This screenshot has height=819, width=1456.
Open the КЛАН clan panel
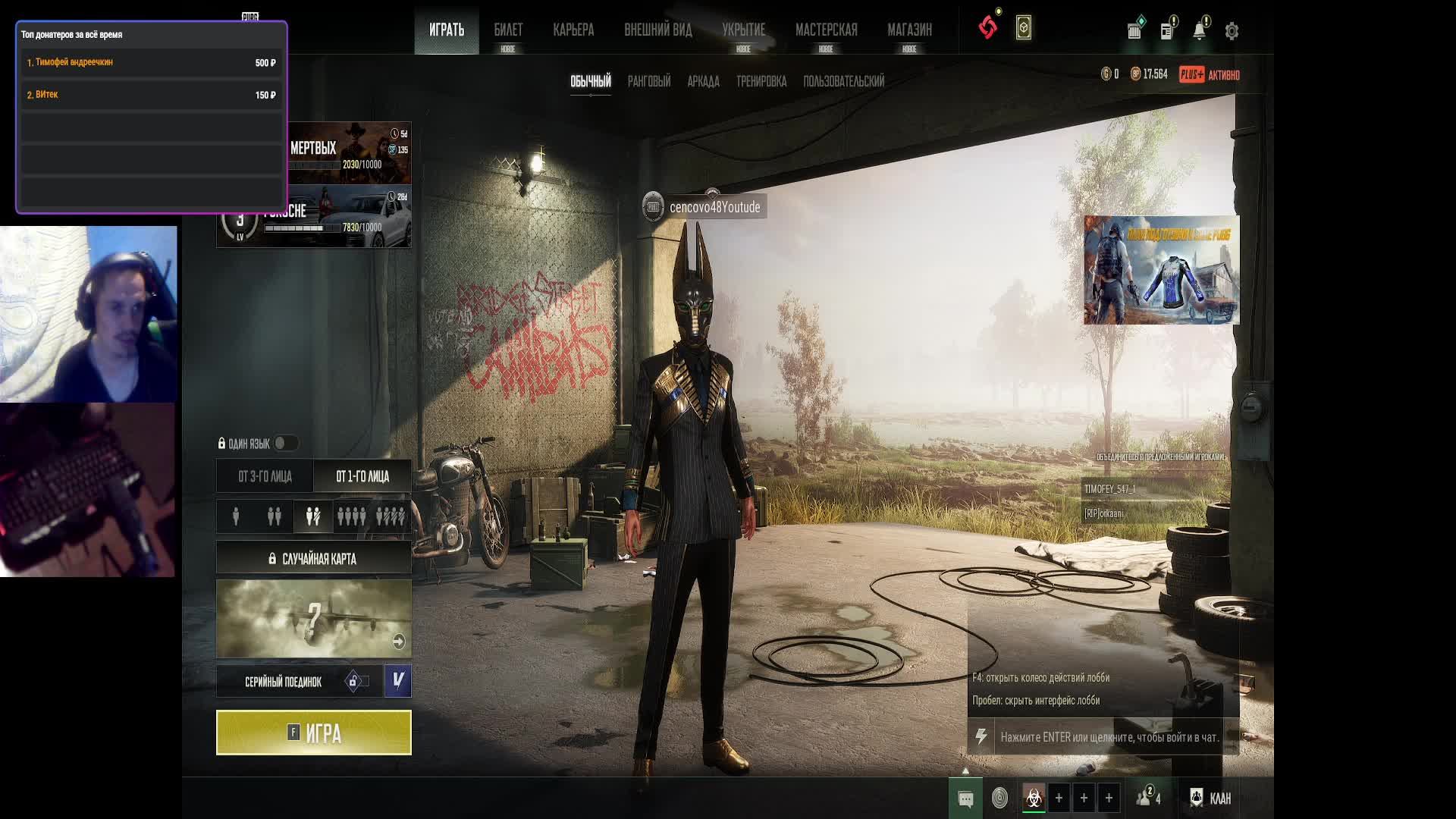coord(1211,798)
